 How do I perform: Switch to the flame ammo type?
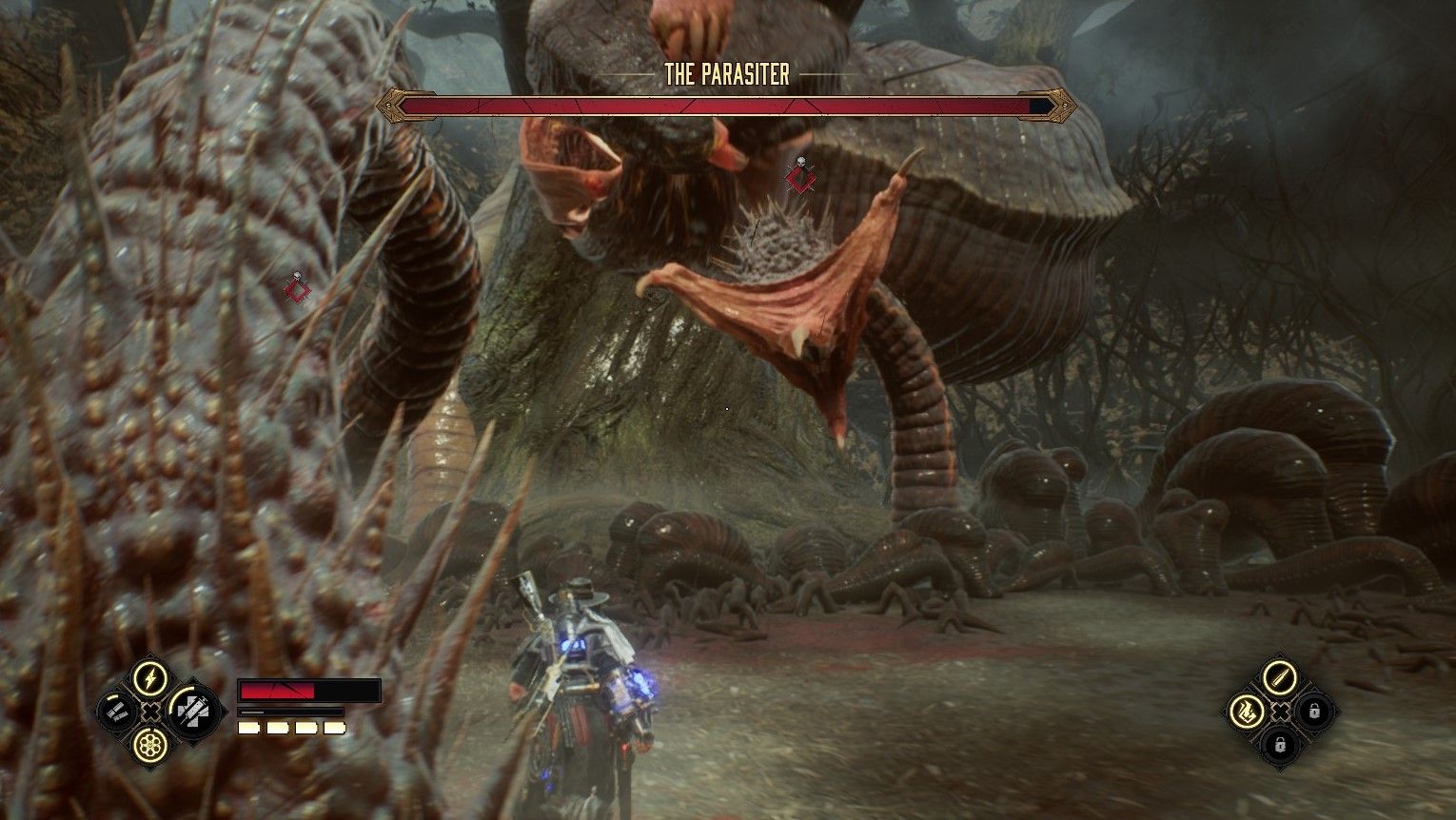point(1247,710)
